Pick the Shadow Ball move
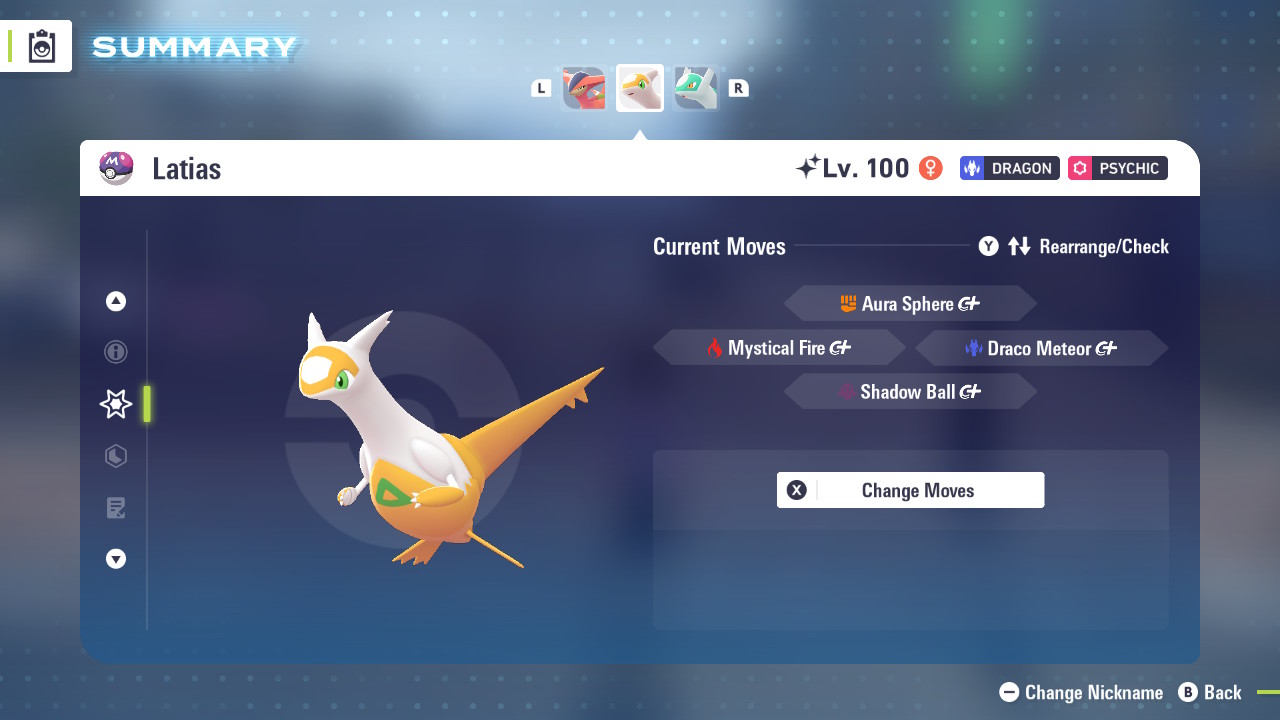The height and width of the screenshot is (720, 1280). (910, 392)
